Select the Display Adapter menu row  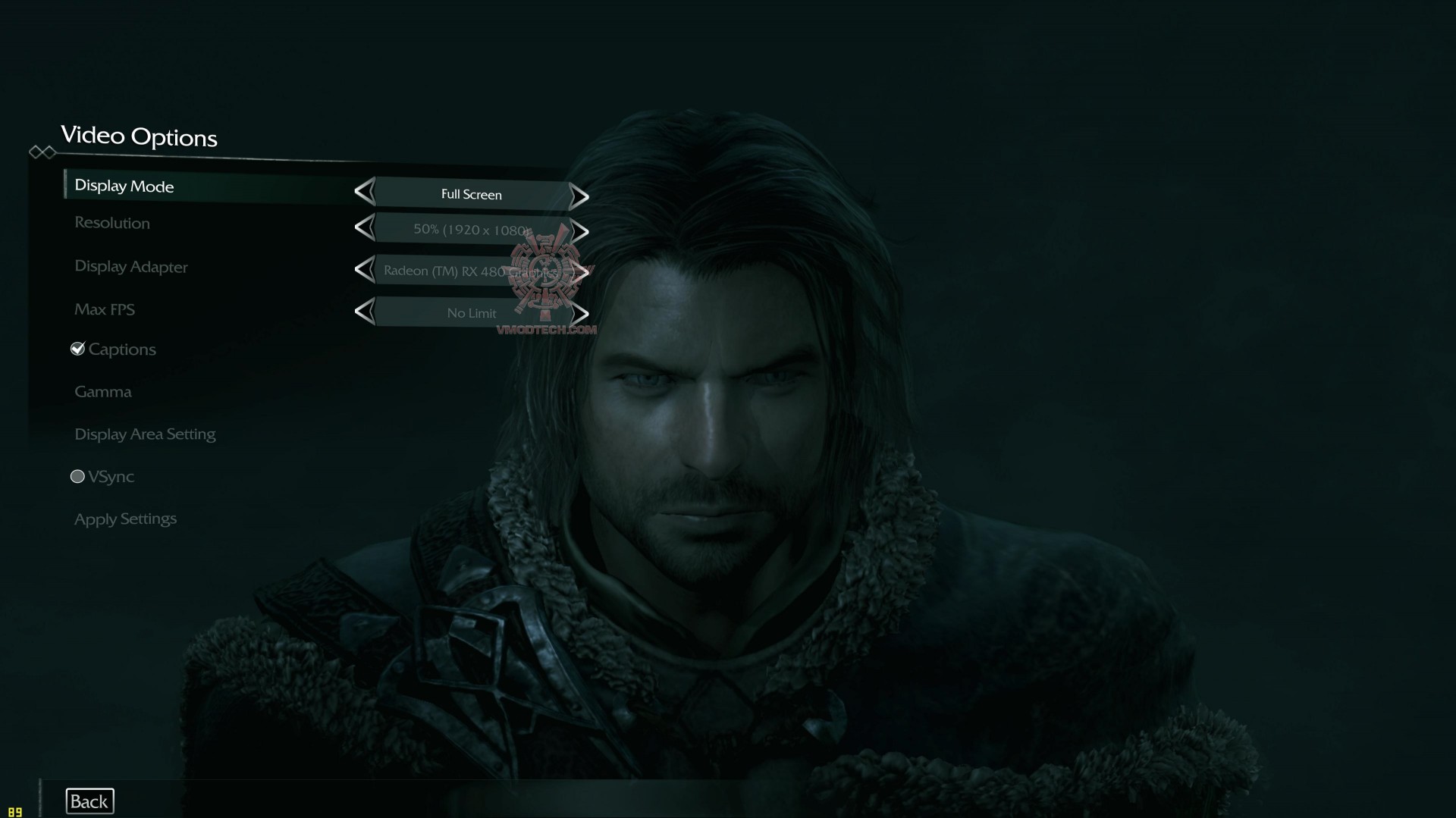coord(130,267)
